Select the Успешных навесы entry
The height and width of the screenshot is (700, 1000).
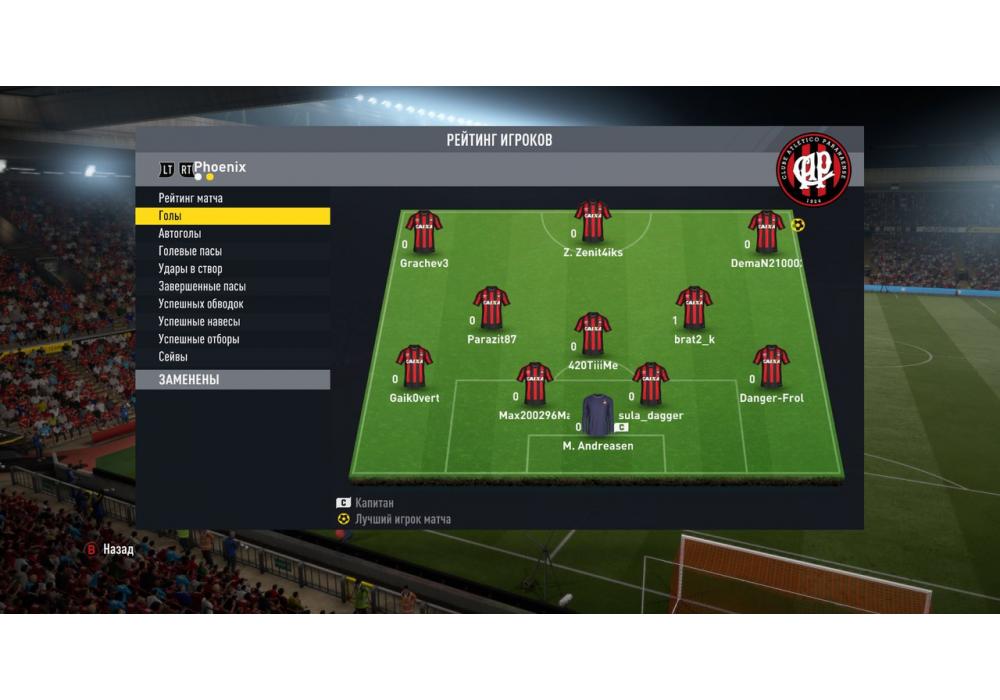199,322
